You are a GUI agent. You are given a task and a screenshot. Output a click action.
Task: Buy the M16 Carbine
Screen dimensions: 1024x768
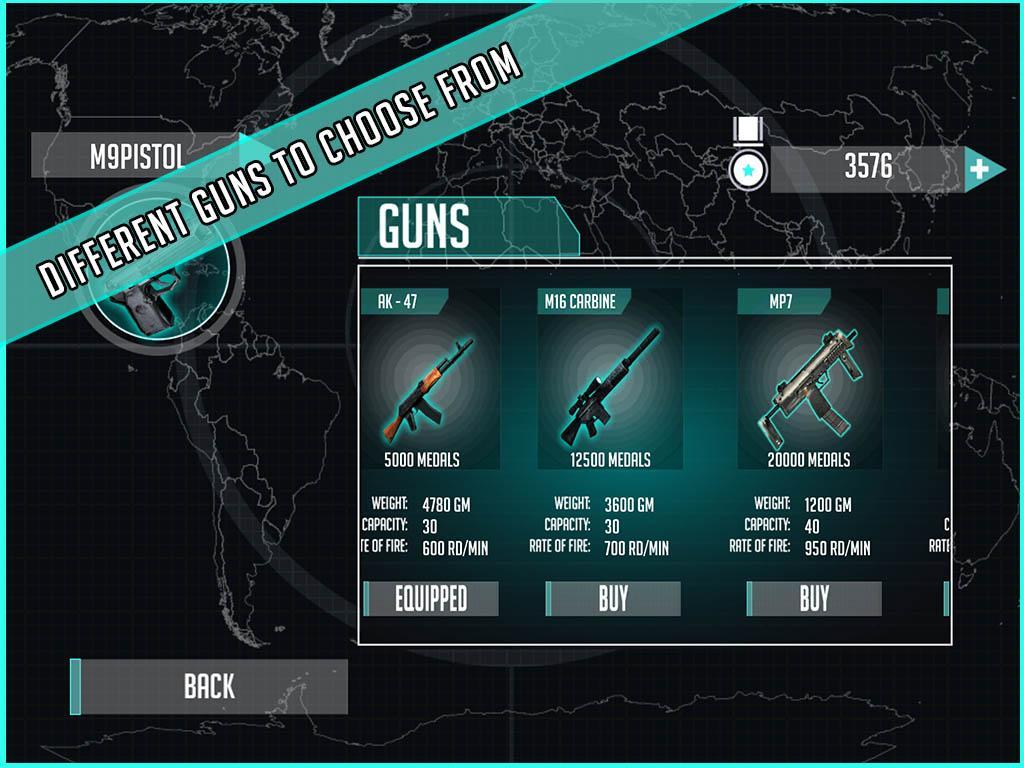613,598
